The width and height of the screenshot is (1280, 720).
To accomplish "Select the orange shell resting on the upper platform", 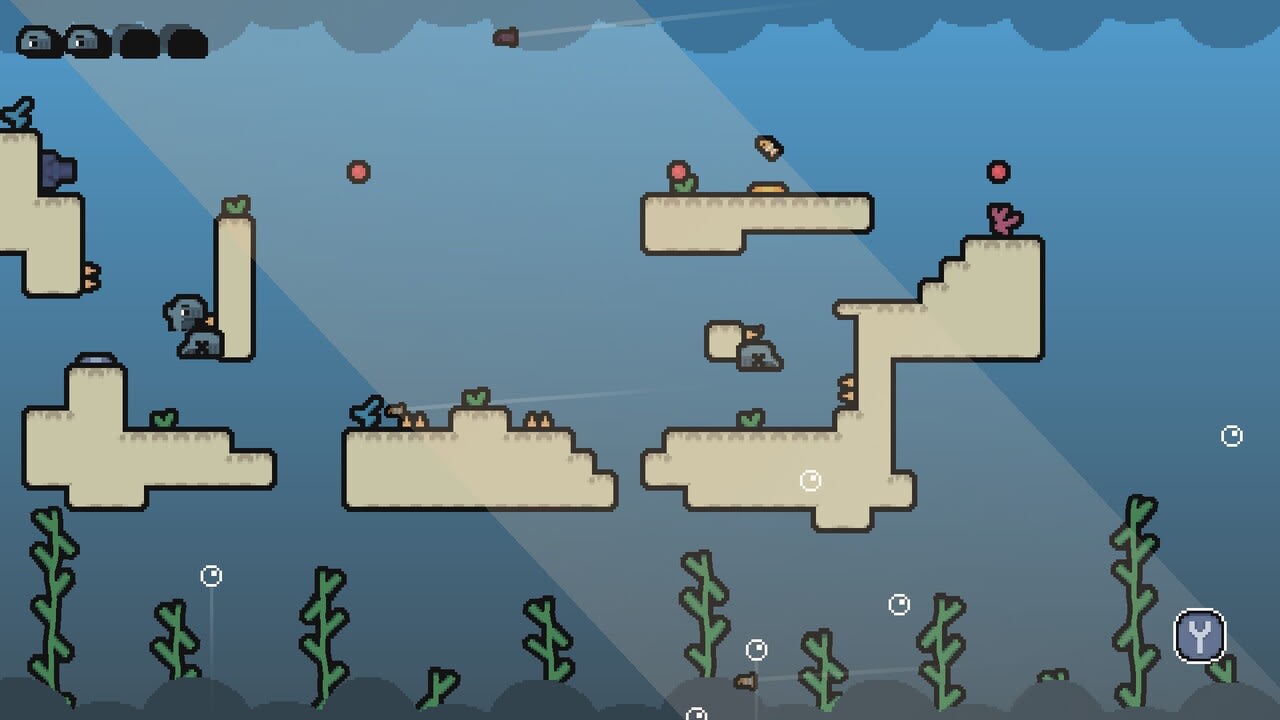I will [x=766, y=186].
